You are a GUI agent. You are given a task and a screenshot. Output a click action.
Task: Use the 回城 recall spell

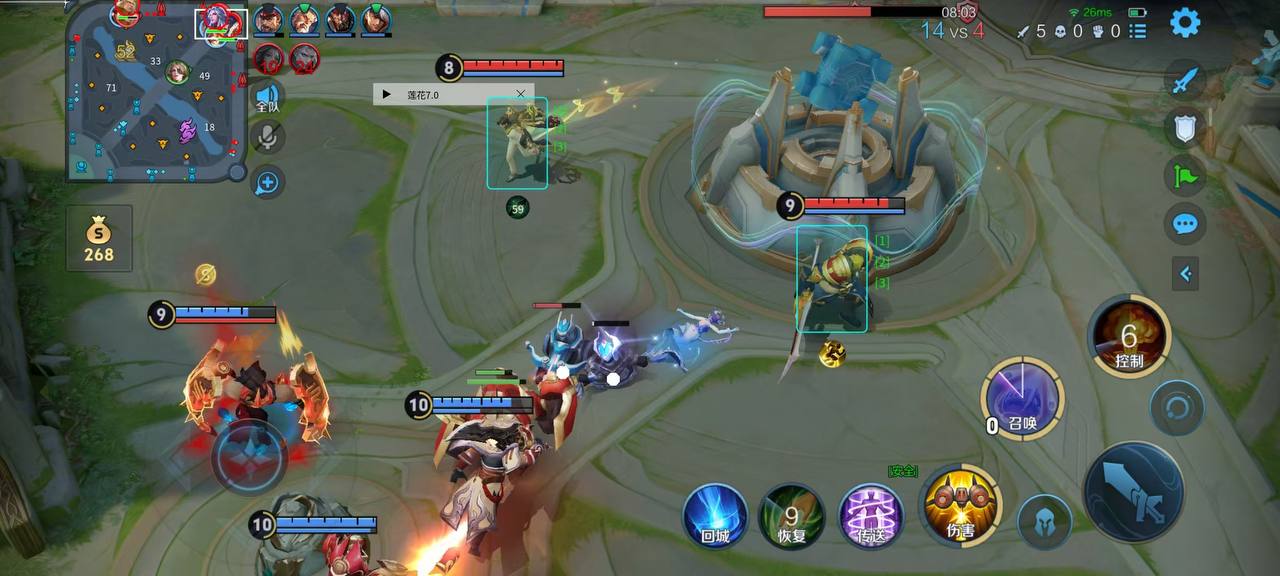[715, 516]
